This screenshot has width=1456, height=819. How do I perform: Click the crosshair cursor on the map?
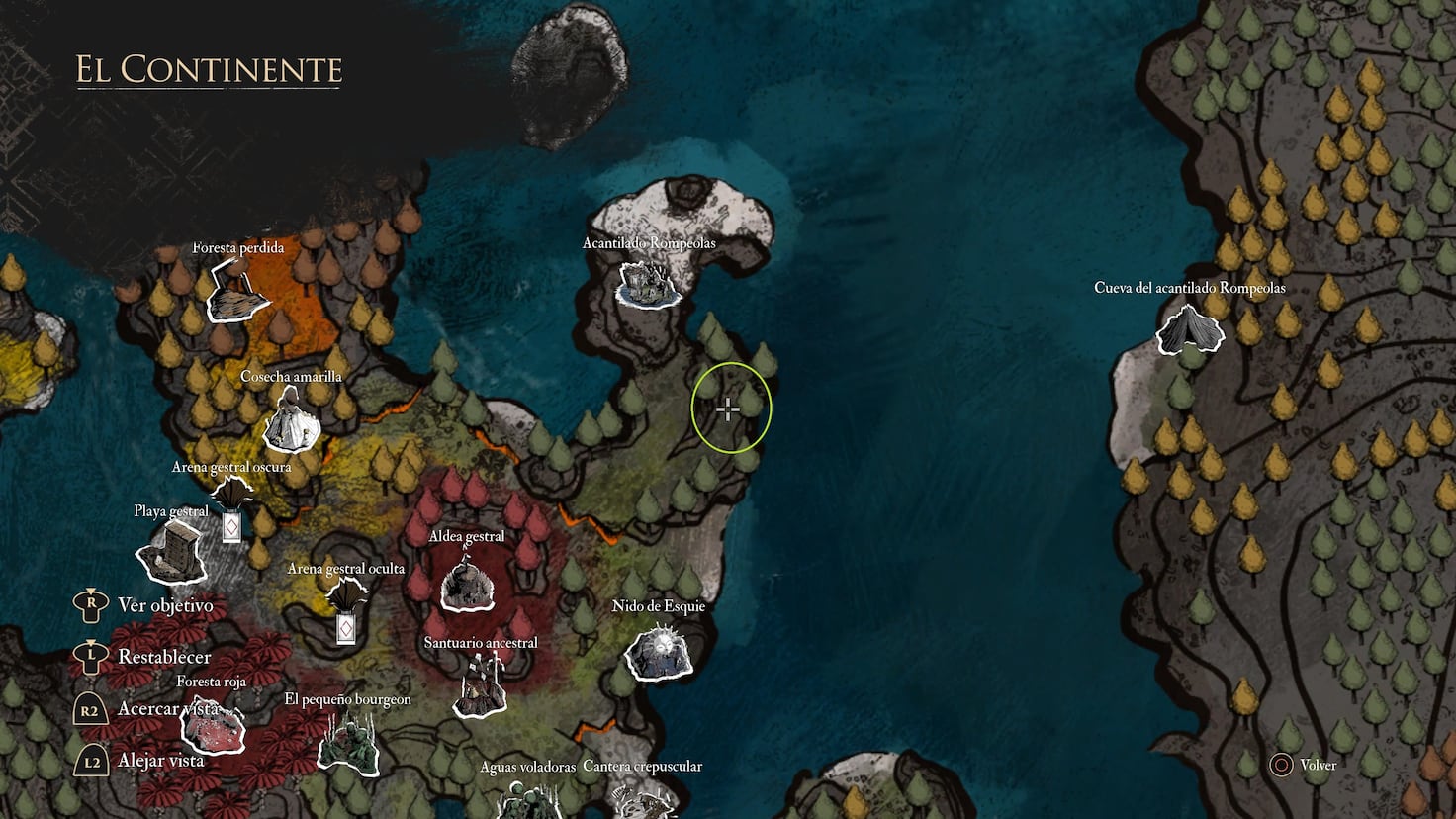[729, 408]
